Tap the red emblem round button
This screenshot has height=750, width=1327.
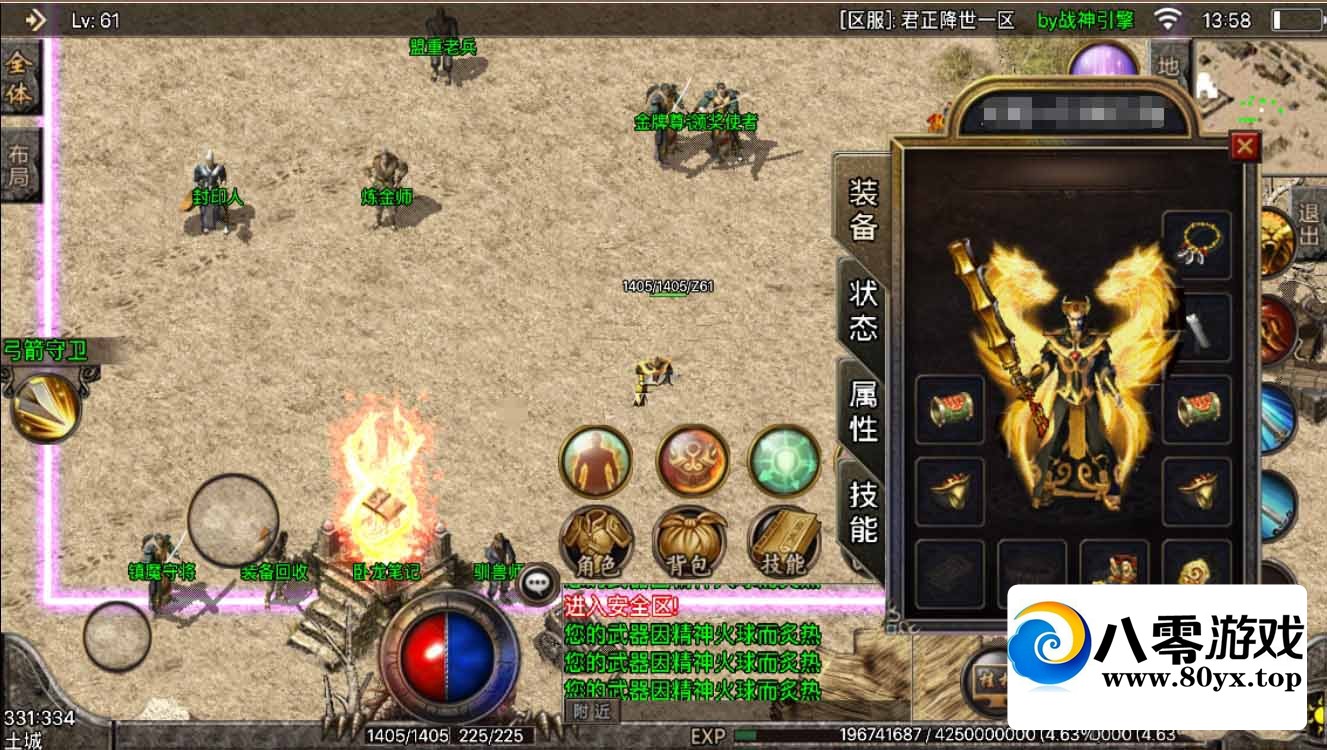(692, 460)
